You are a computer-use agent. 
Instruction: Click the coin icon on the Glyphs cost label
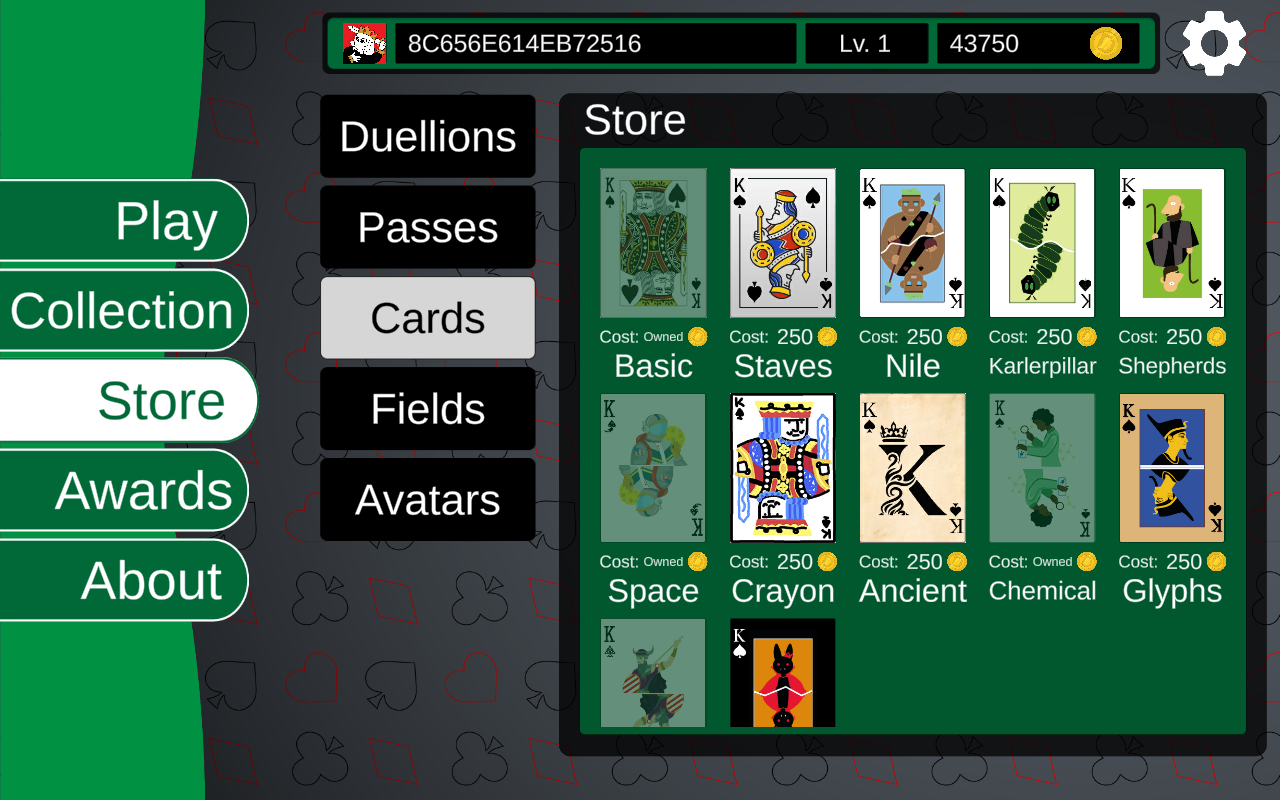pyautogui.click(x=1218, y=562)
